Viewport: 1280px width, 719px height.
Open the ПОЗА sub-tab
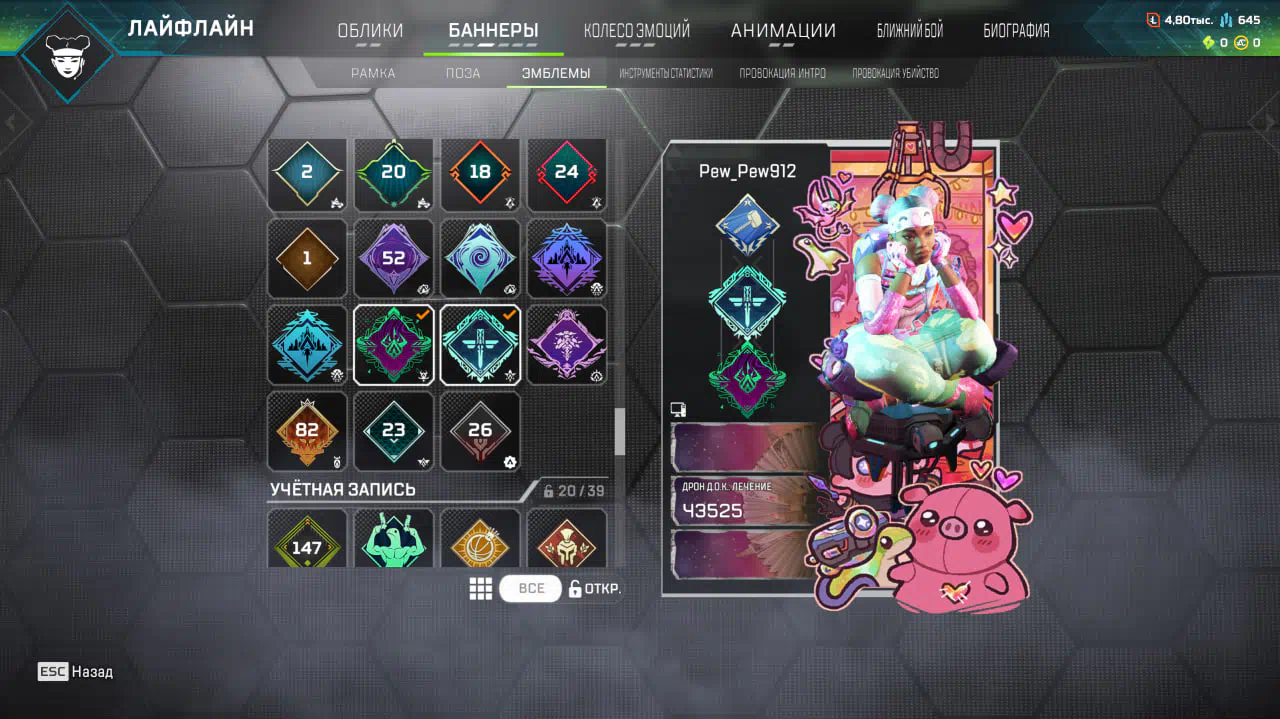[463, 73]
